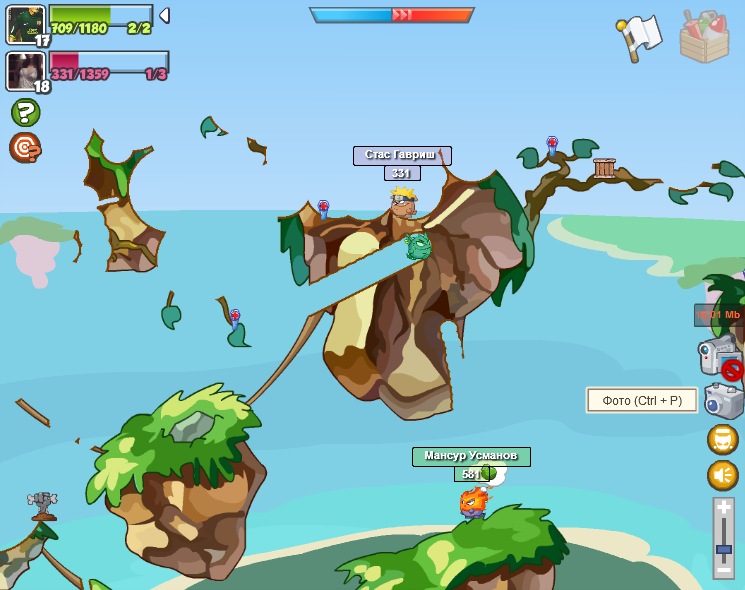Click the white surrender flag icon
This screenshot has width=745, height=590.
(x=639, y=37)
